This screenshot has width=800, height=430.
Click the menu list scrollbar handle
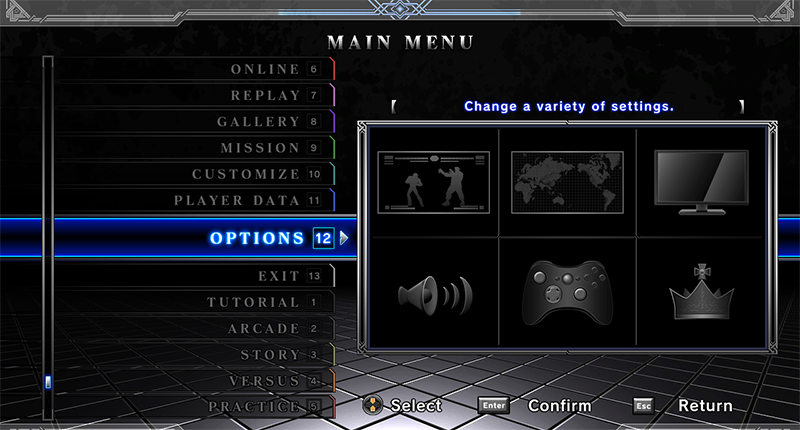pos(47,381)
